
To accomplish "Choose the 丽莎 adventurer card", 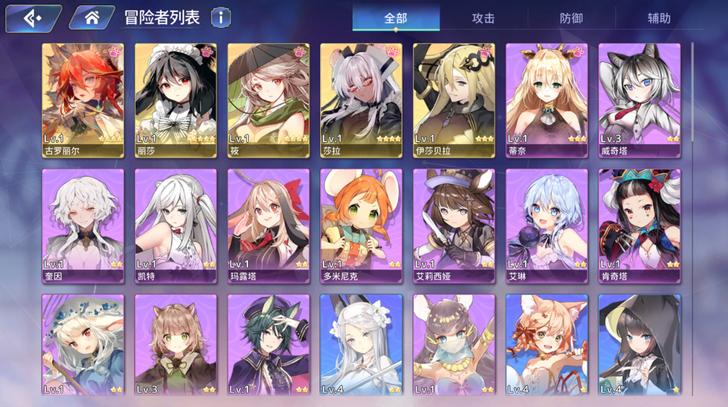I will 175,100.
